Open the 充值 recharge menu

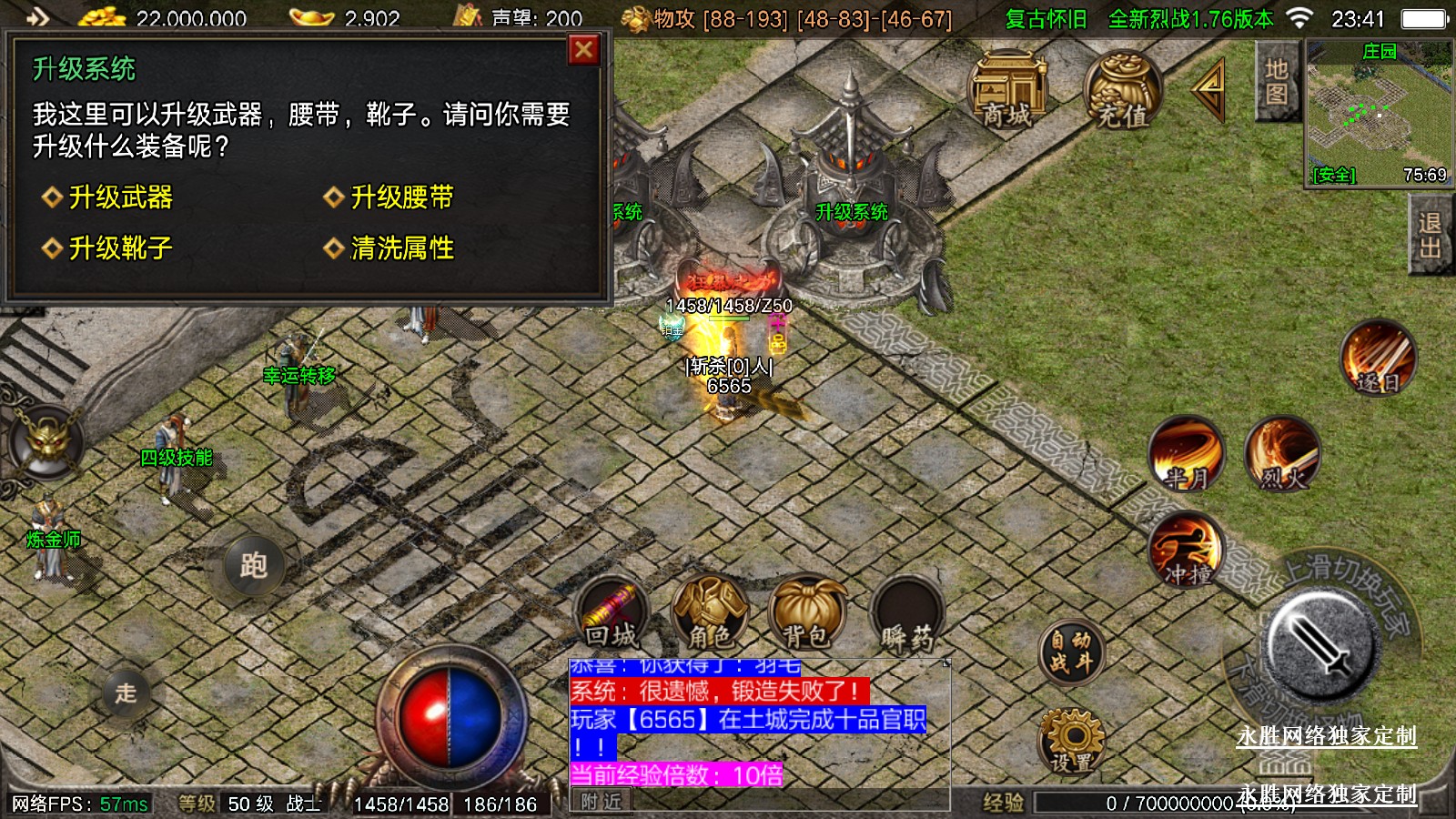pyautogui.click(x=1122, y=90)
